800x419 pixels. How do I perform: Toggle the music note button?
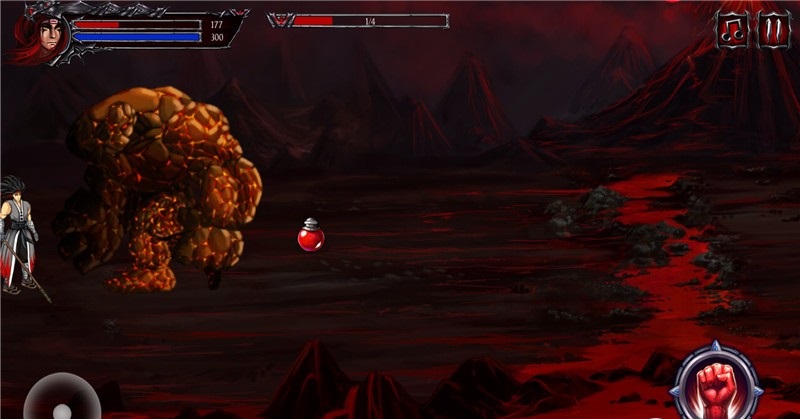pyautogui.click(x=732, y=30)
